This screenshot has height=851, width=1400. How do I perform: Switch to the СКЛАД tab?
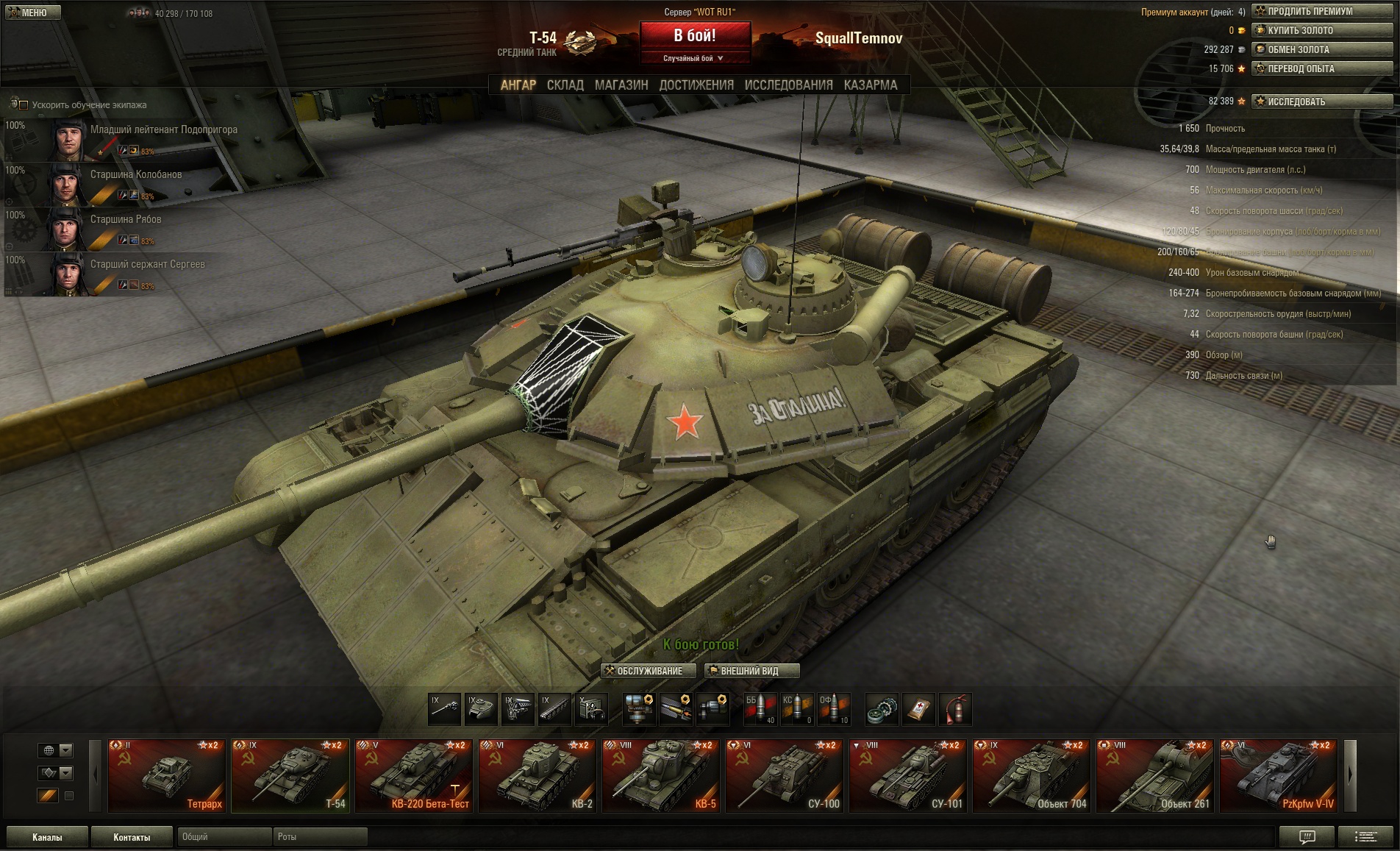[x=565, y=85]
